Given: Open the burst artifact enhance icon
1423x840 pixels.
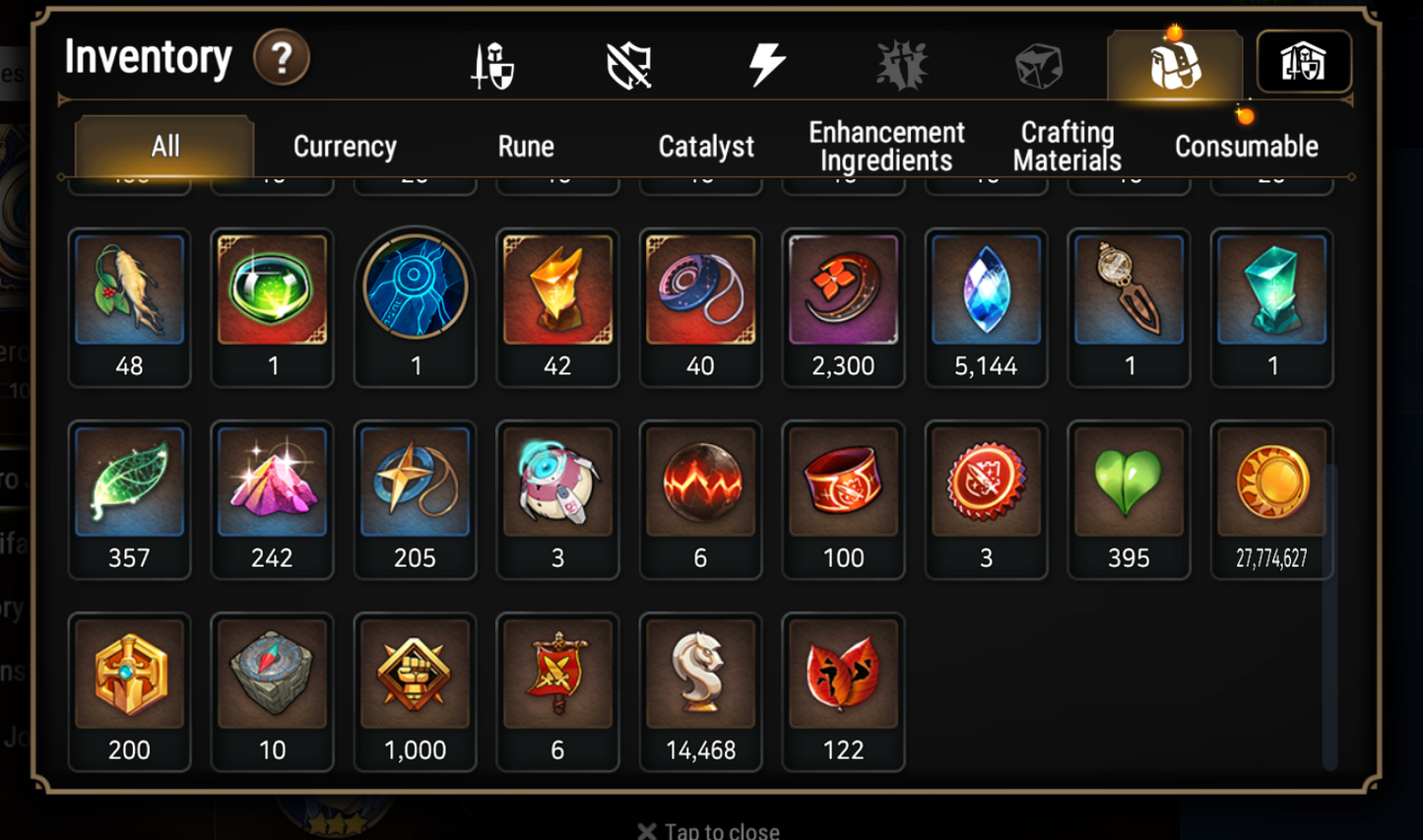Looking at the screenshot, I should 903,62.
